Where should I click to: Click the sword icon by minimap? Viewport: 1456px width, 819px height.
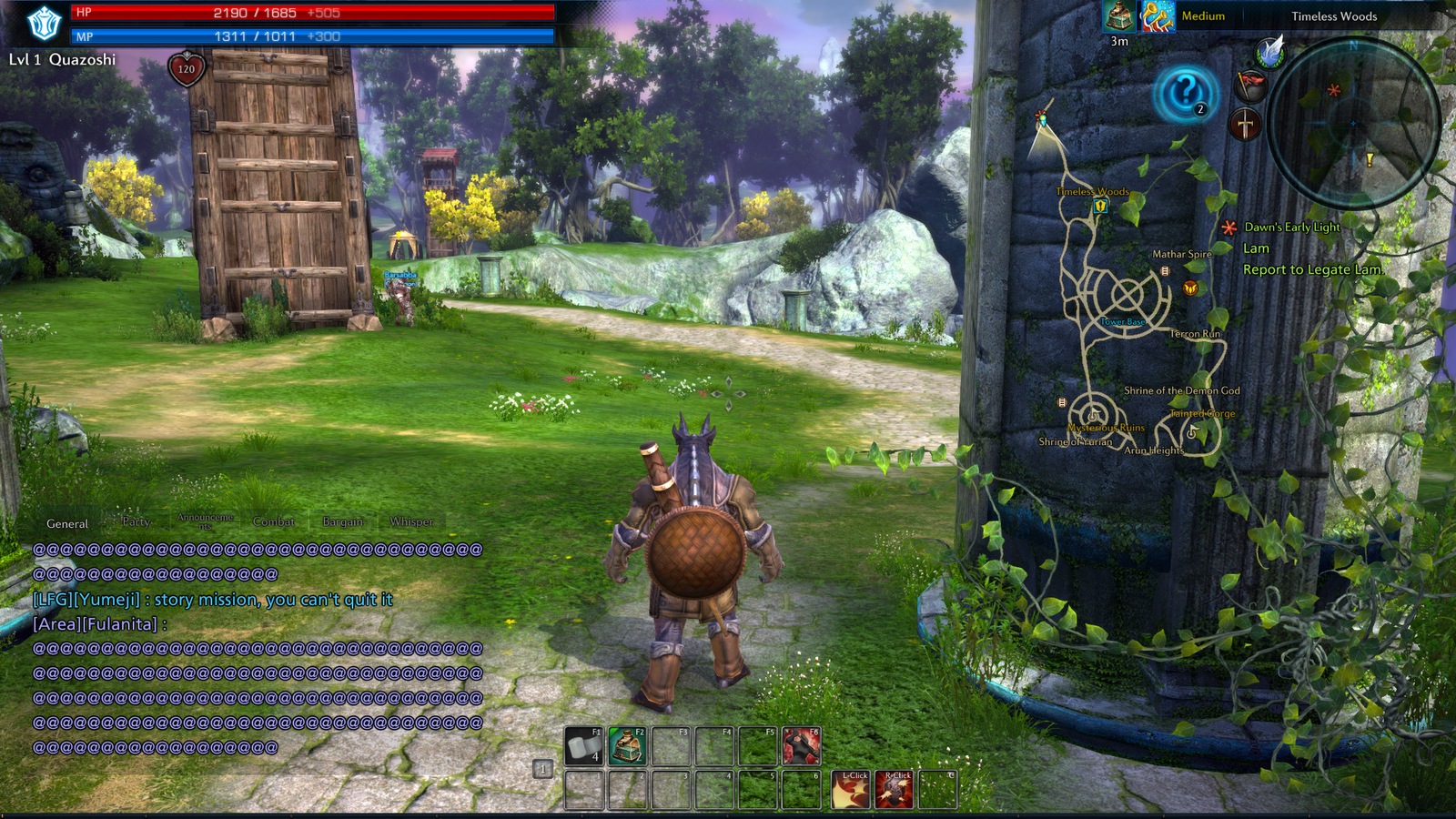point(1245,123)
